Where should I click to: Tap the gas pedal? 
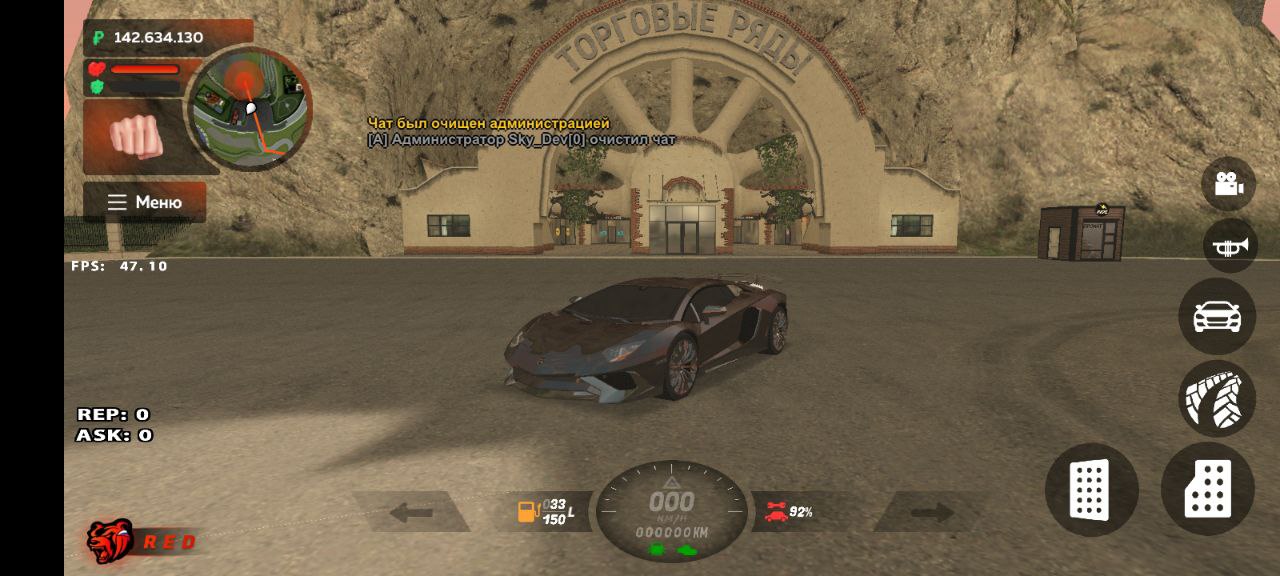point(1207,490)
